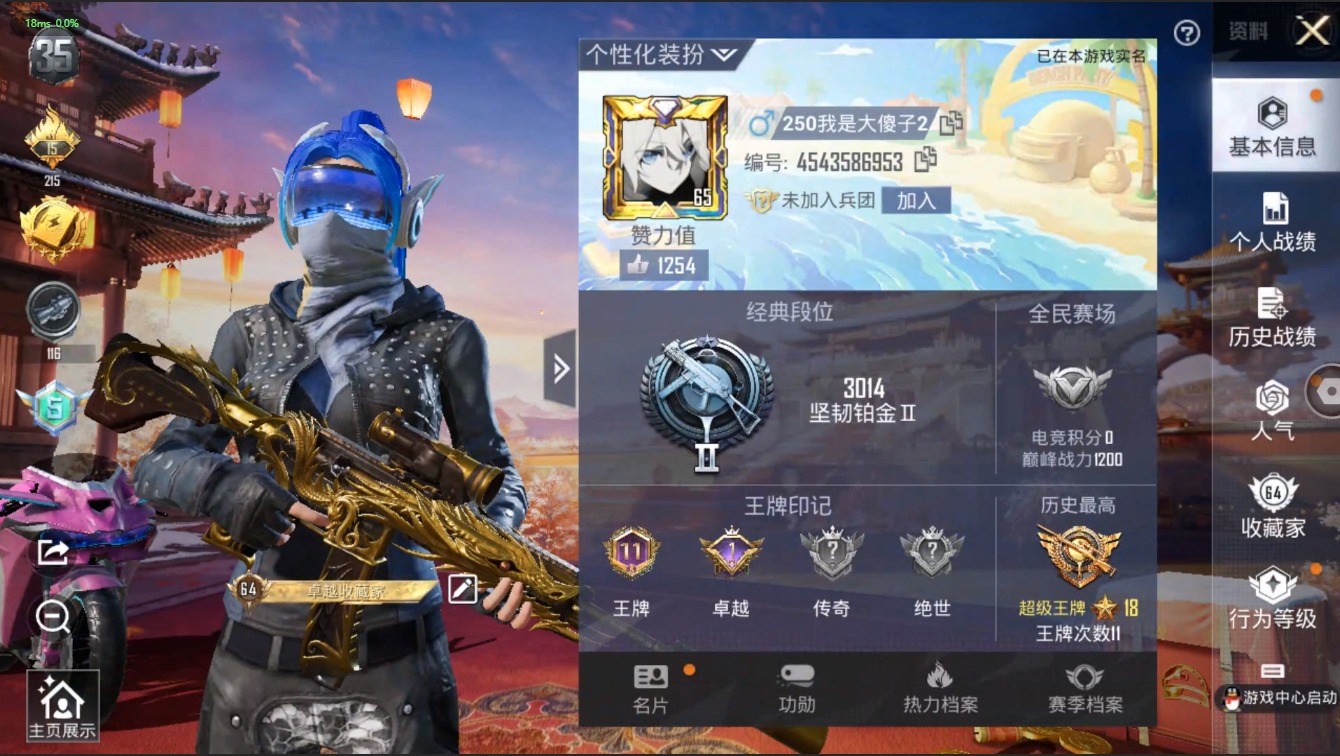The image size is (1340, 756).
Task: Click the 加入 corps button
Action: tap(916, 200)
